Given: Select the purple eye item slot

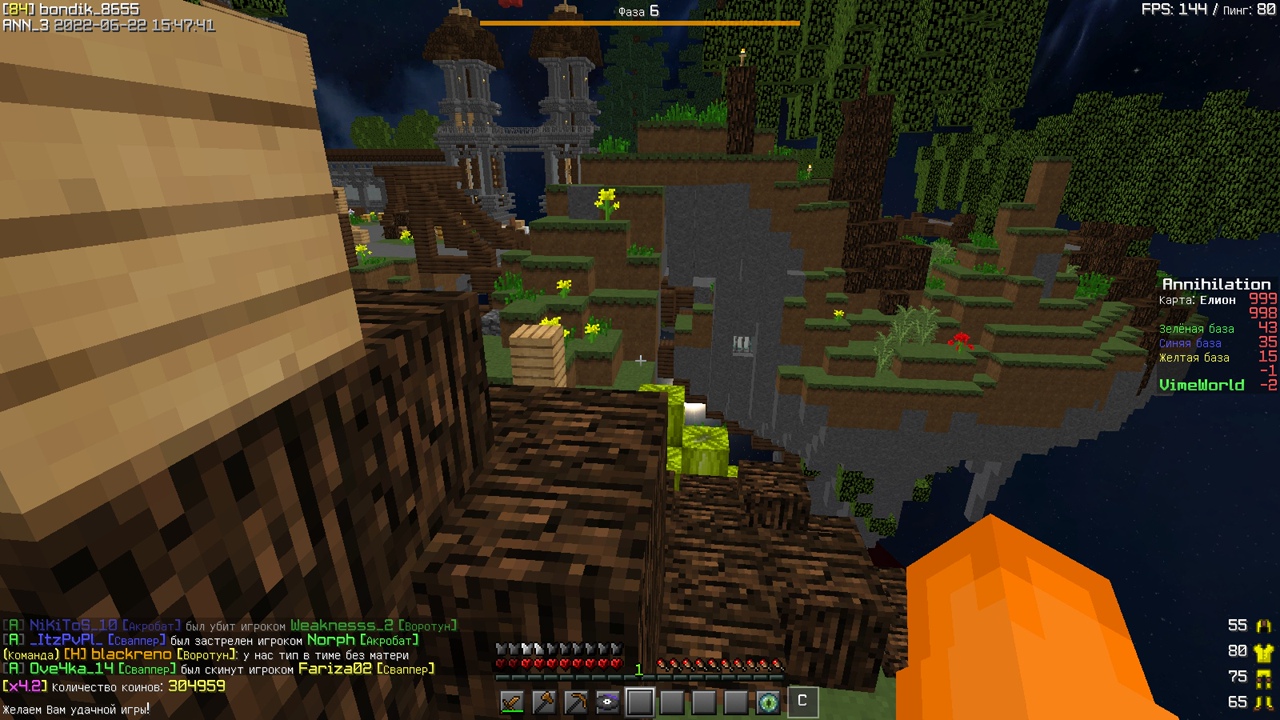Looking at the screenshot, I should tap(608, 702).
